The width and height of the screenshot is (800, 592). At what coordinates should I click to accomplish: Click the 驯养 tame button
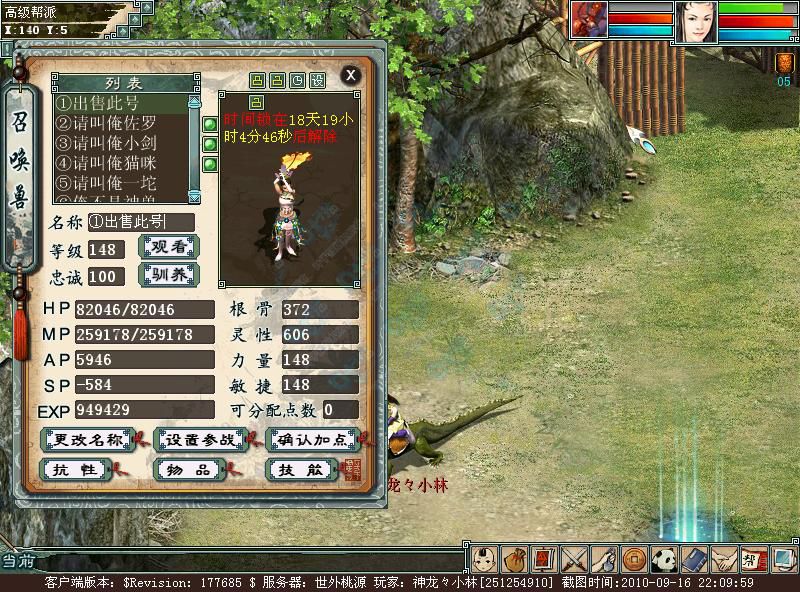point(168,275)
